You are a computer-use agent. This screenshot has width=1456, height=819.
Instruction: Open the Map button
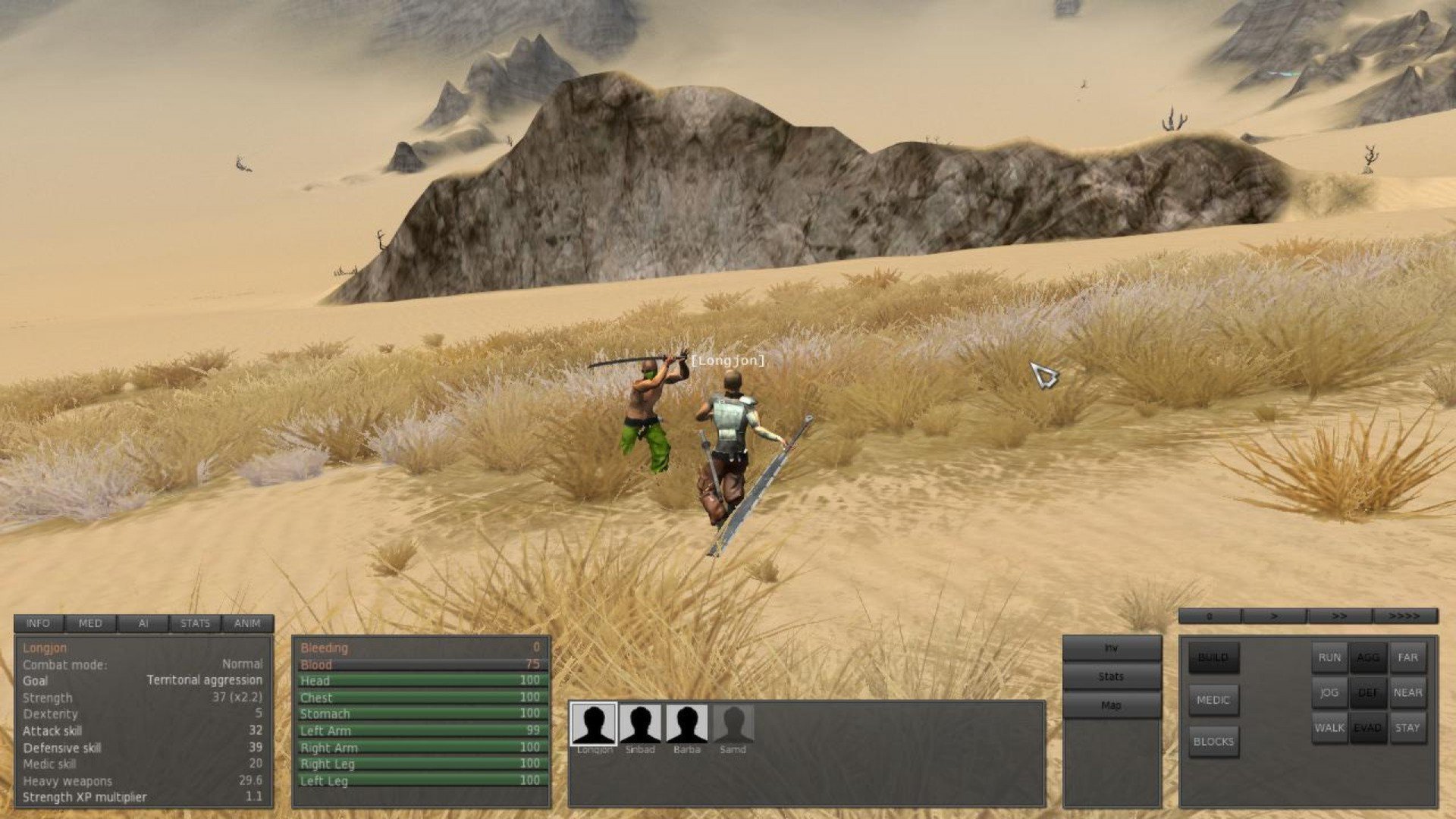[1111, 705]
